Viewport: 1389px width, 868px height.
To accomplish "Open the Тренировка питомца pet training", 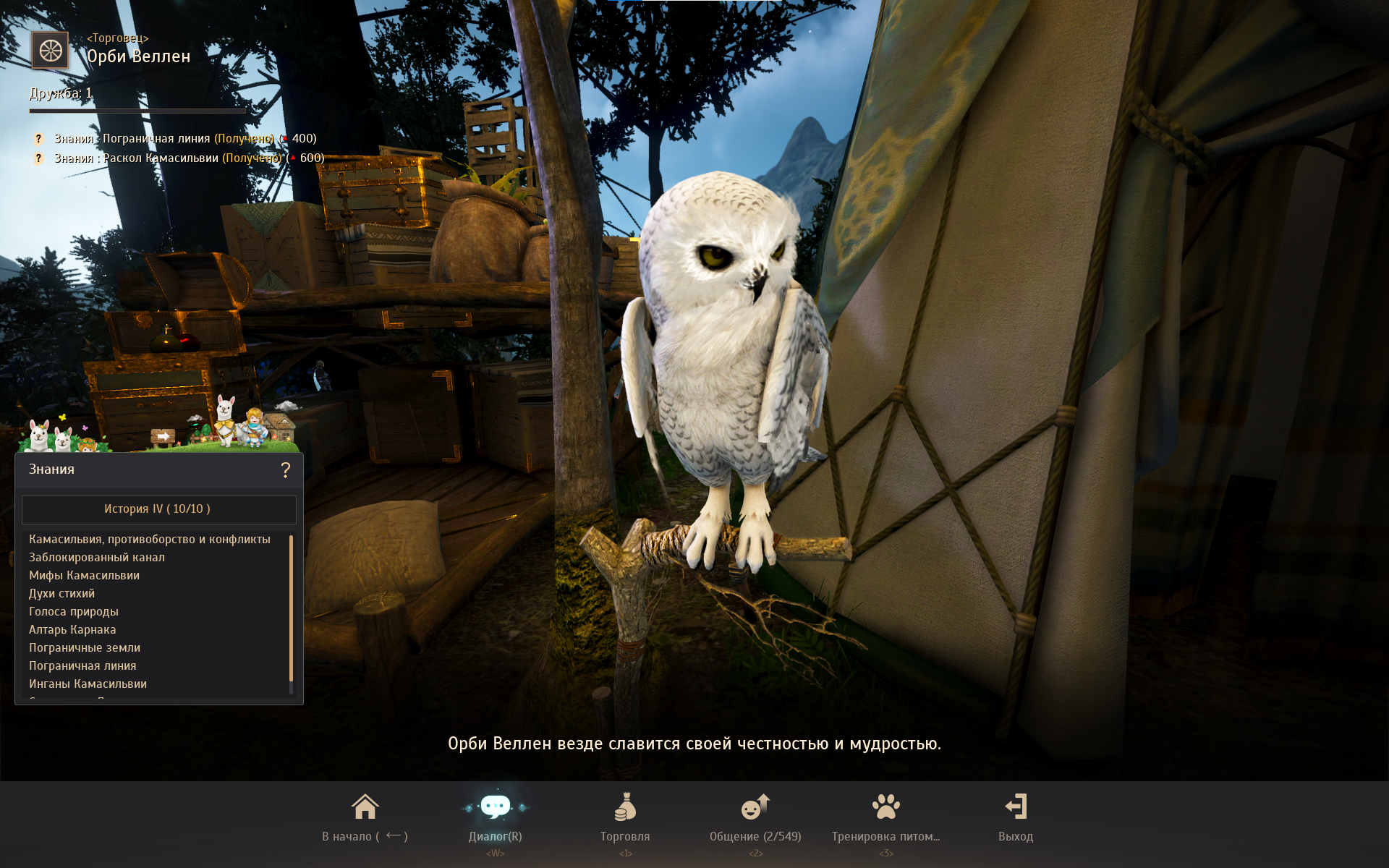I will [885, 817].
